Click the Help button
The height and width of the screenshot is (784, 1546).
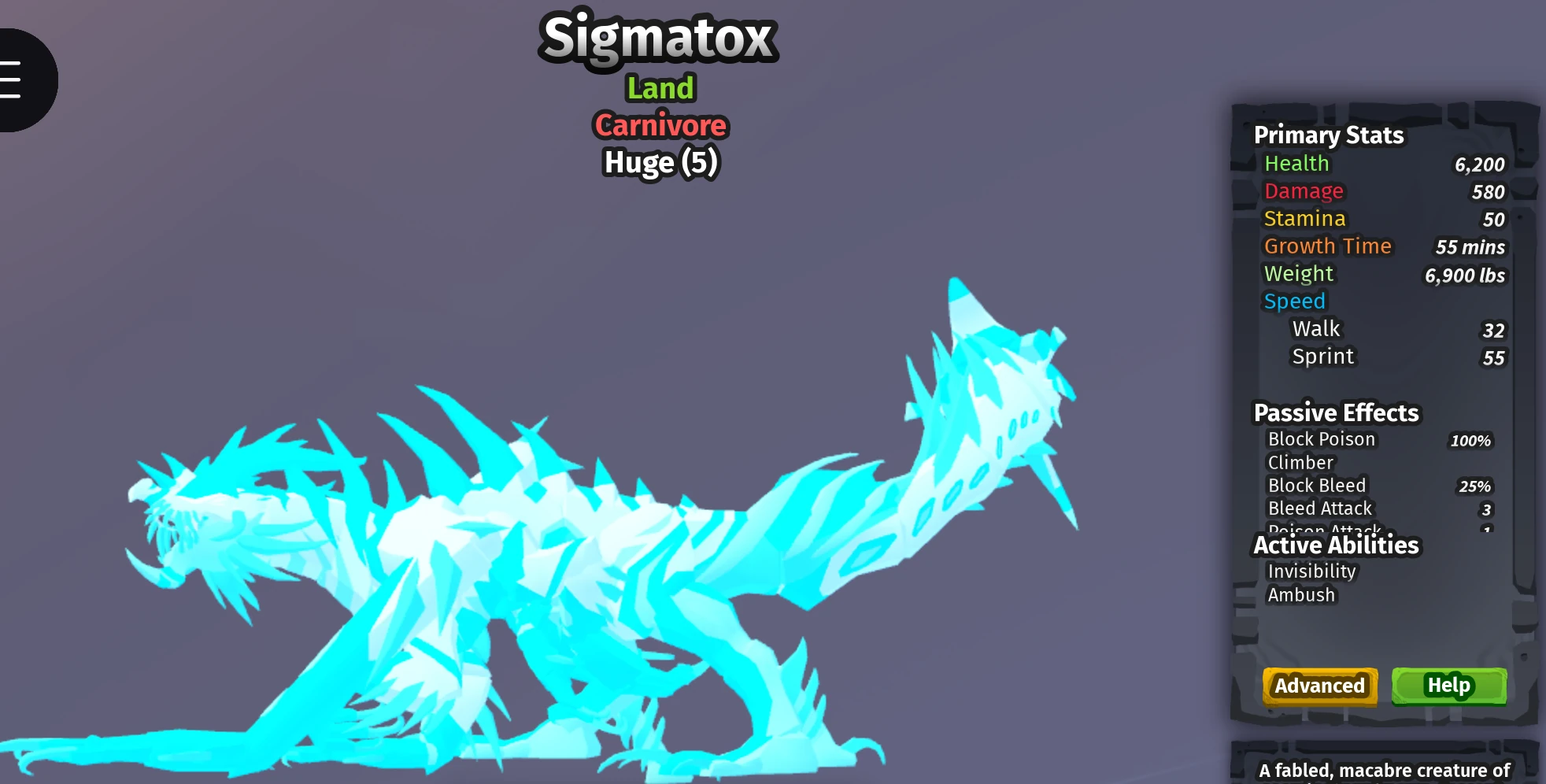[x=1448, y=686]
